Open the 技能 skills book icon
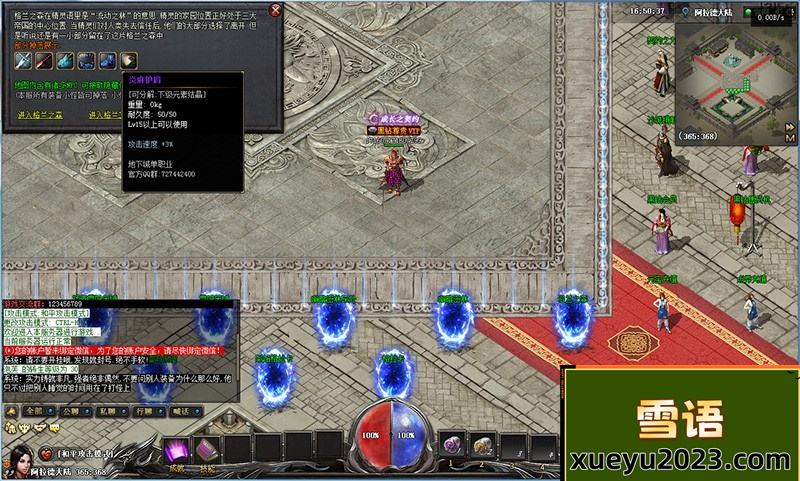The width and height of the screenshot is (800, 481). coord(208,449)
